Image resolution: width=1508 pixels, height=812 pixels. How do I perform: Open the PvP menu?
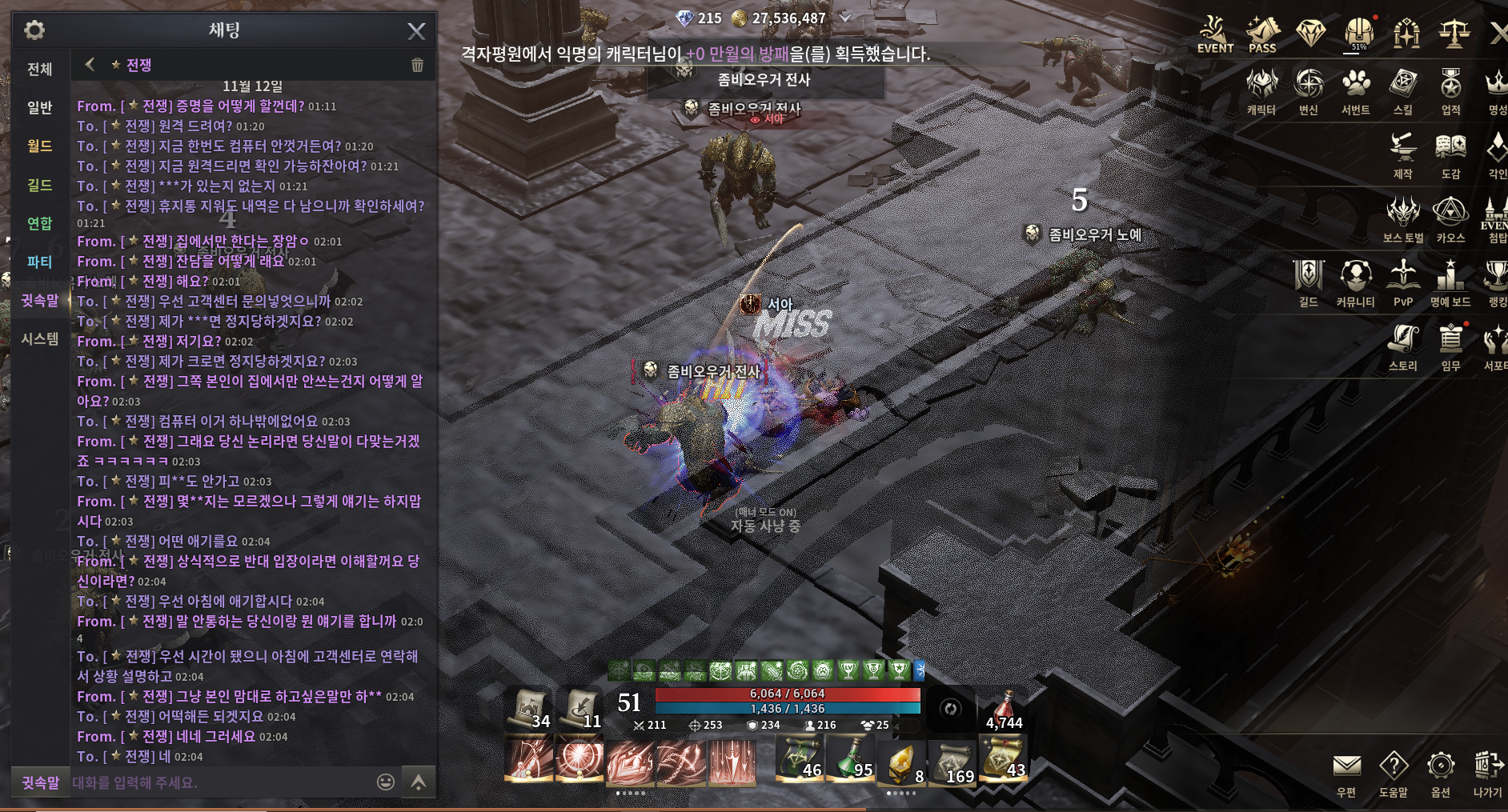tap(1403, 283)
